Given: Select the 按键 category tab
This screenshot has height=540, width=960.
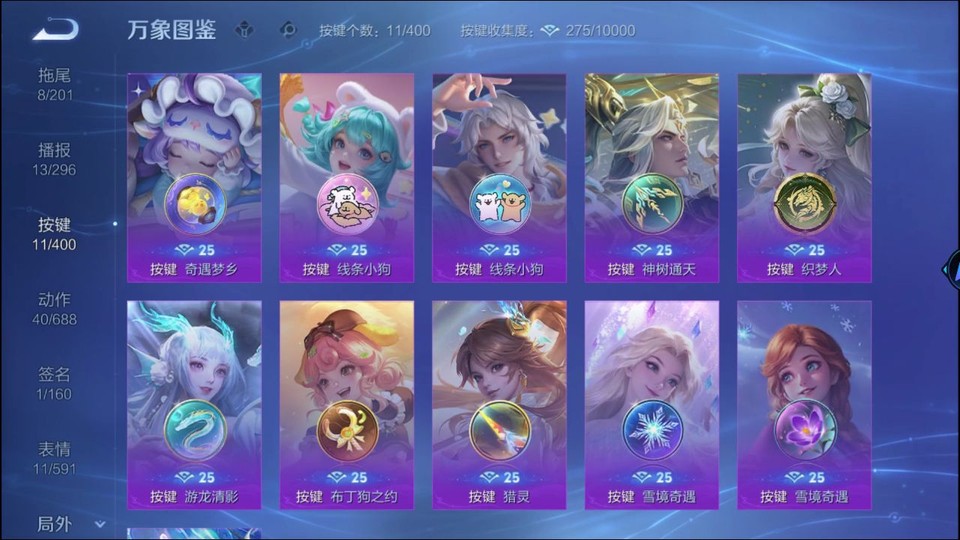Looking at the screenshot, I should (x=56, y=234).
